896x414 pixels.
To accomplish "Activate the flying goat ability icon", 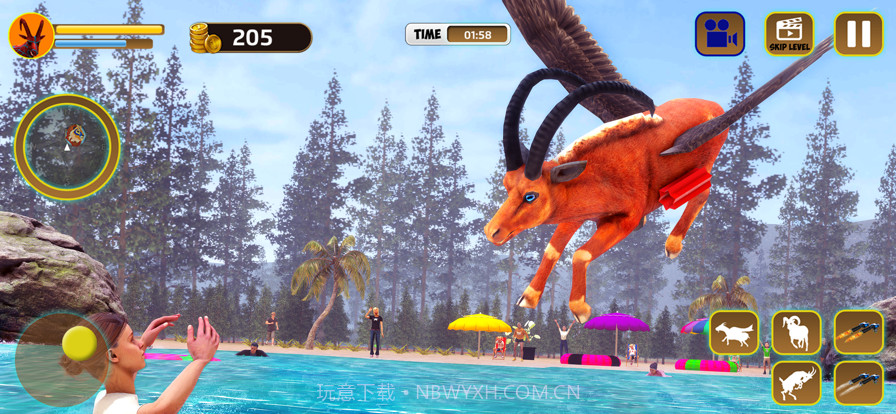I will pos(734,332).
